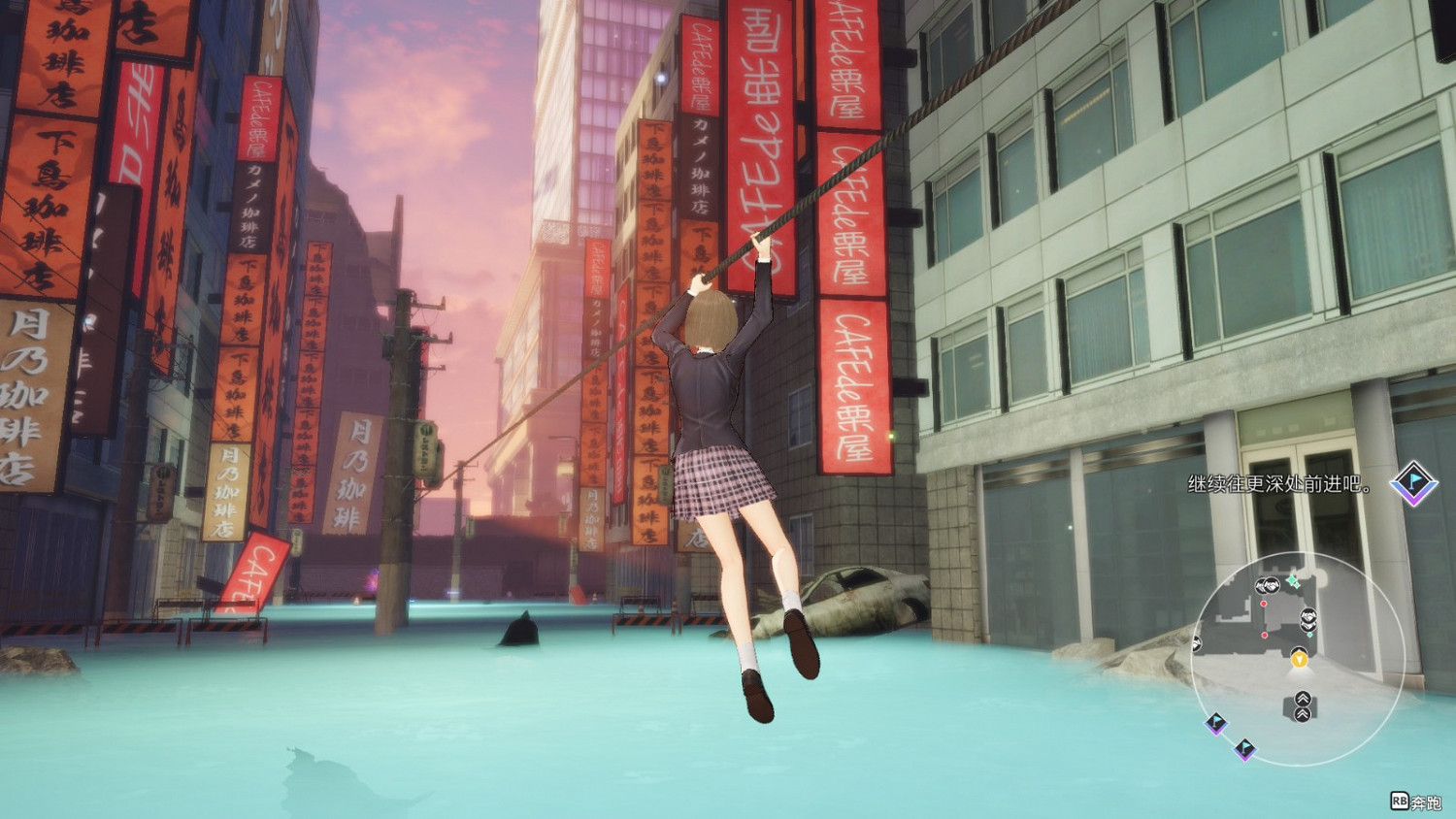Select the small teal diamond pickup marker on minimap
The width and height of the screenshot is (1456, 819).
pyautogui.click(x=1310, y=634)
